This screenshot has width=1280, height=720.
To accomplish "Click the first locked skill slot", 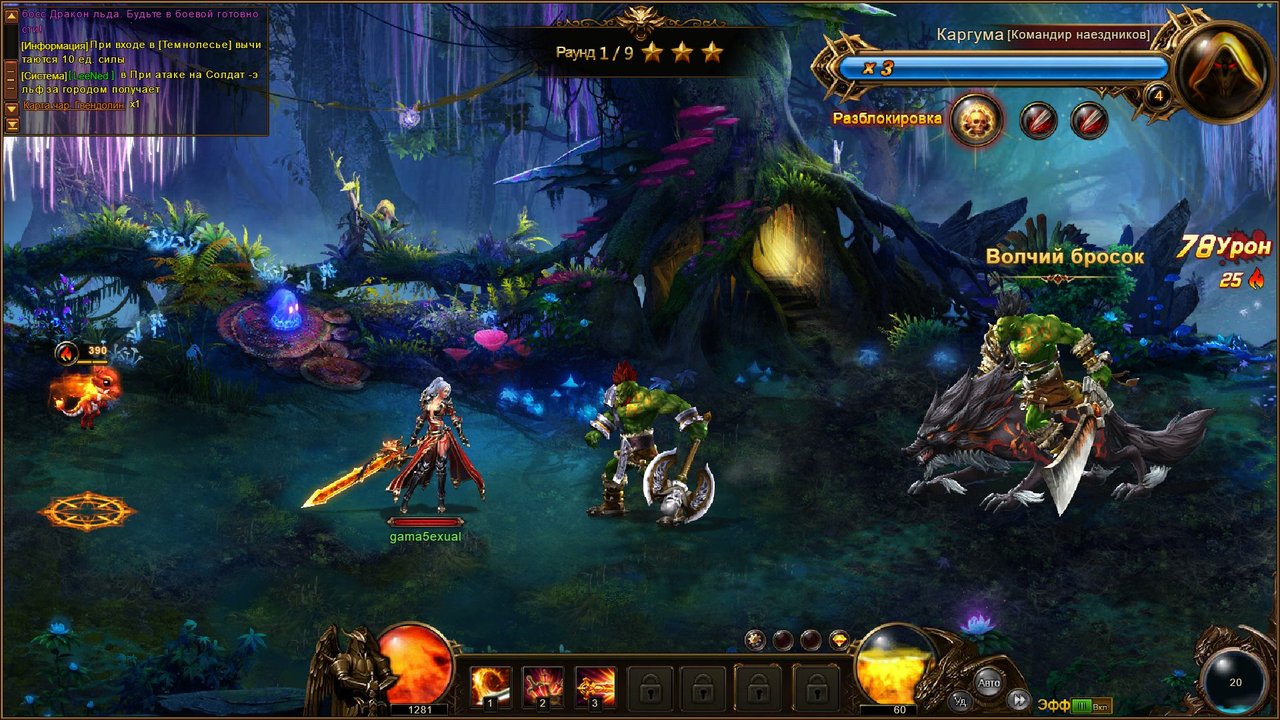I will point(650,687).
